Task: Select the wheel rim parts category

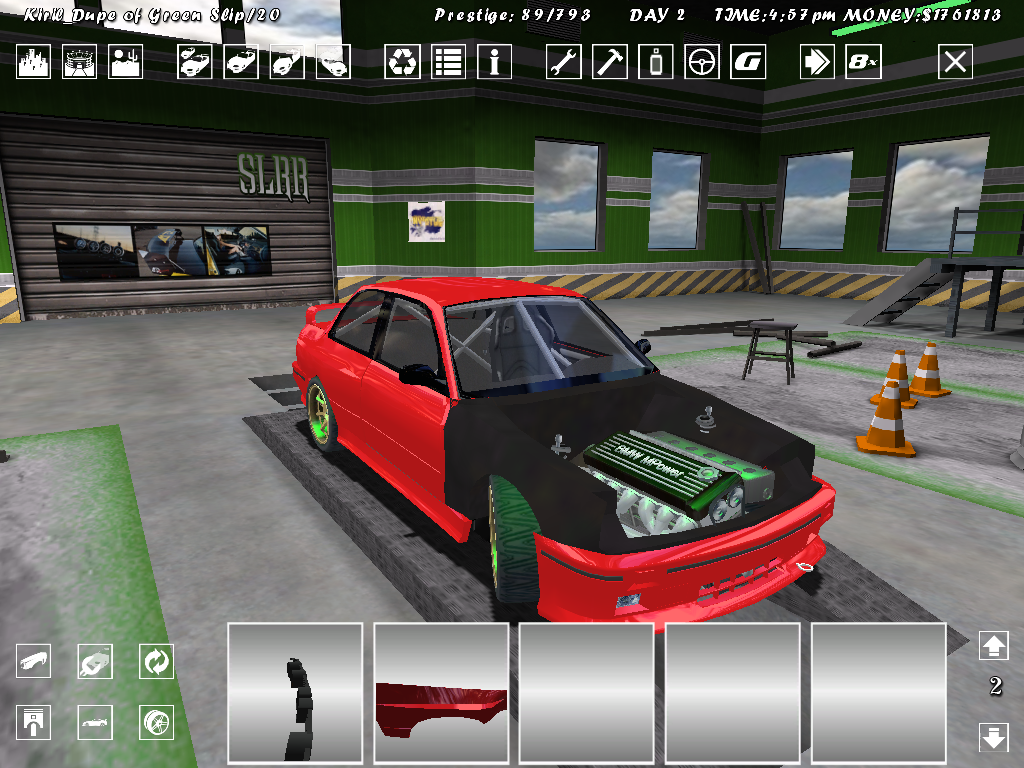Action: (156, 721)
